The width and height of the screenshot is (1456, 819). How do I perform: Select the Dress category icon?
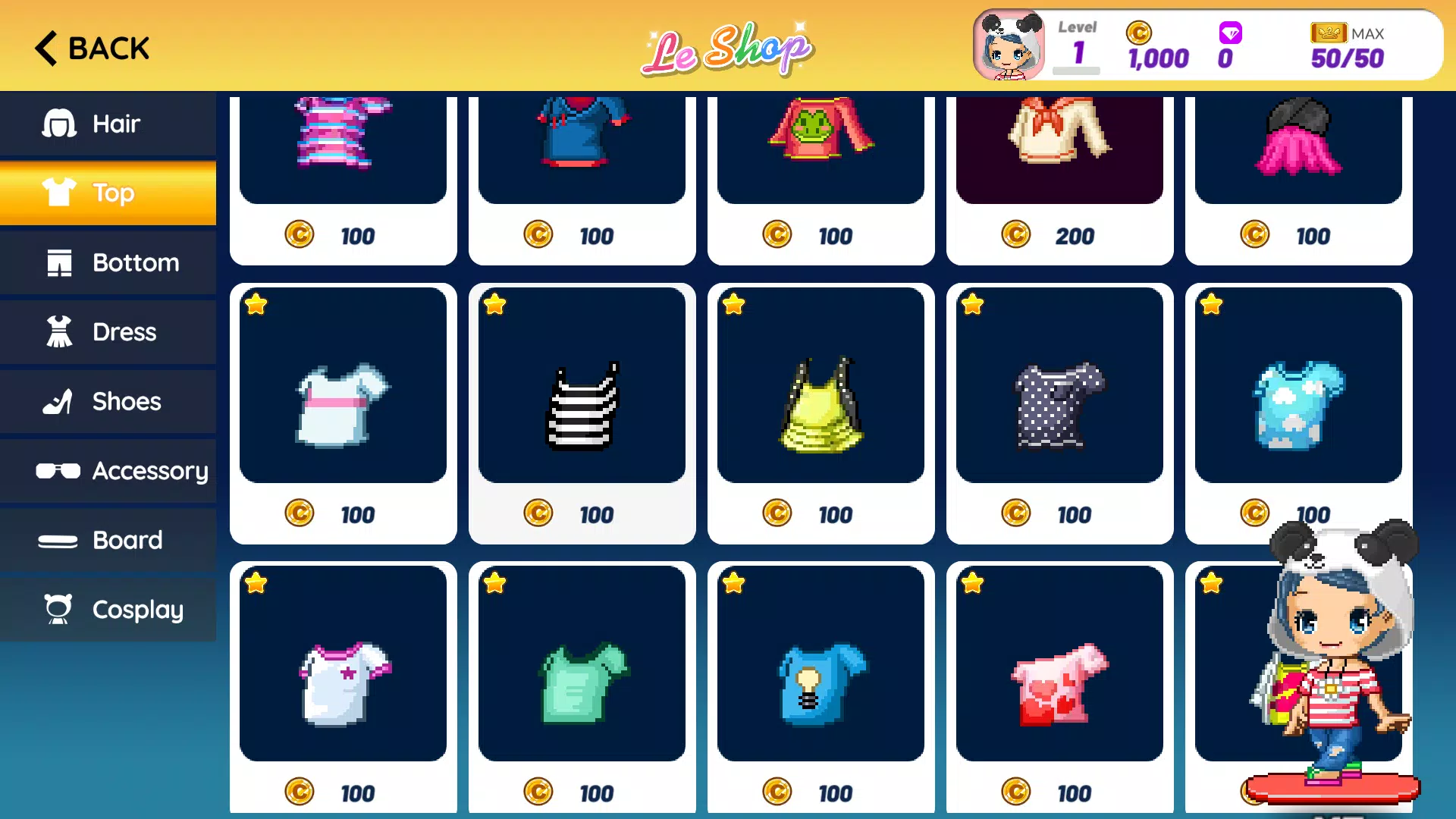coord(59,331)
